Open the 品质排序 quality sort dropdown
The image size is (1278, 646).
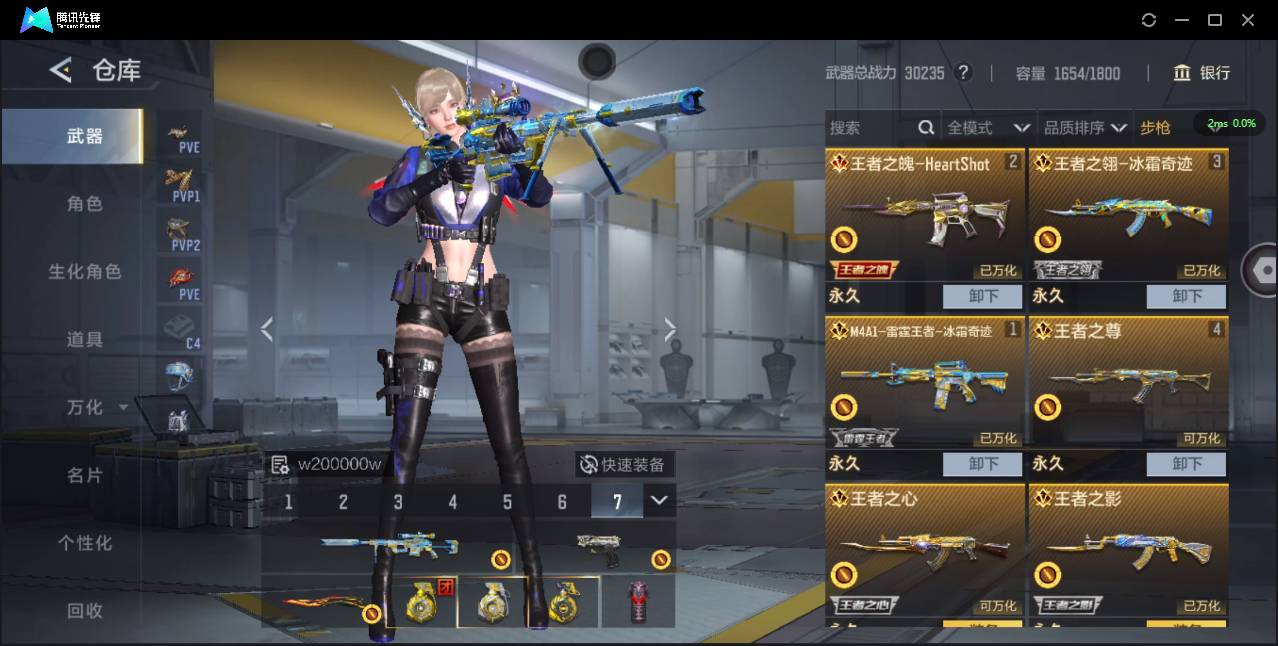coord(1085,128)
